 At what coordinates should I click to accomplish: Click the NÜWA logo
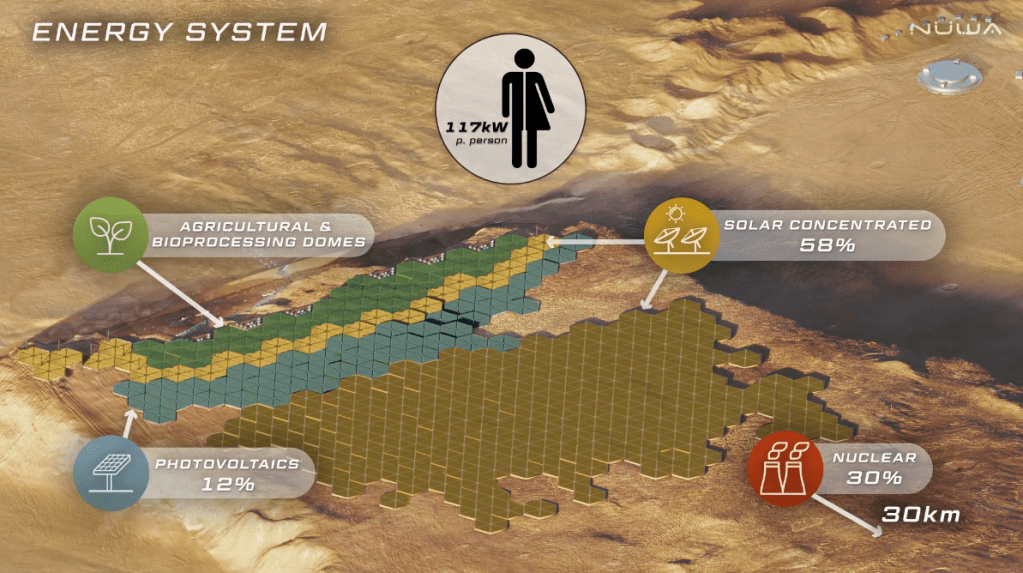(953, 27)
